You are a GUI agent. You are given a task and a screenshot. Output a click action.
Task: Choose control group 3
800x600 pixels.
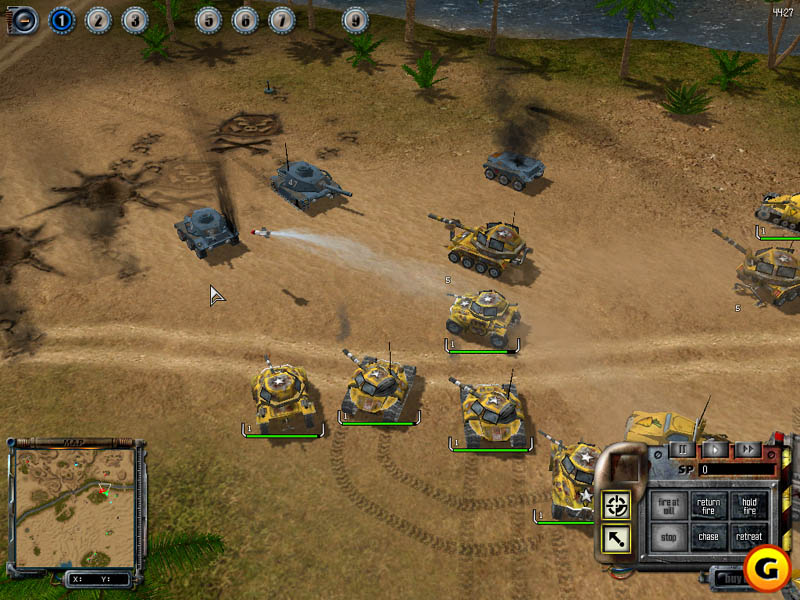135,18
